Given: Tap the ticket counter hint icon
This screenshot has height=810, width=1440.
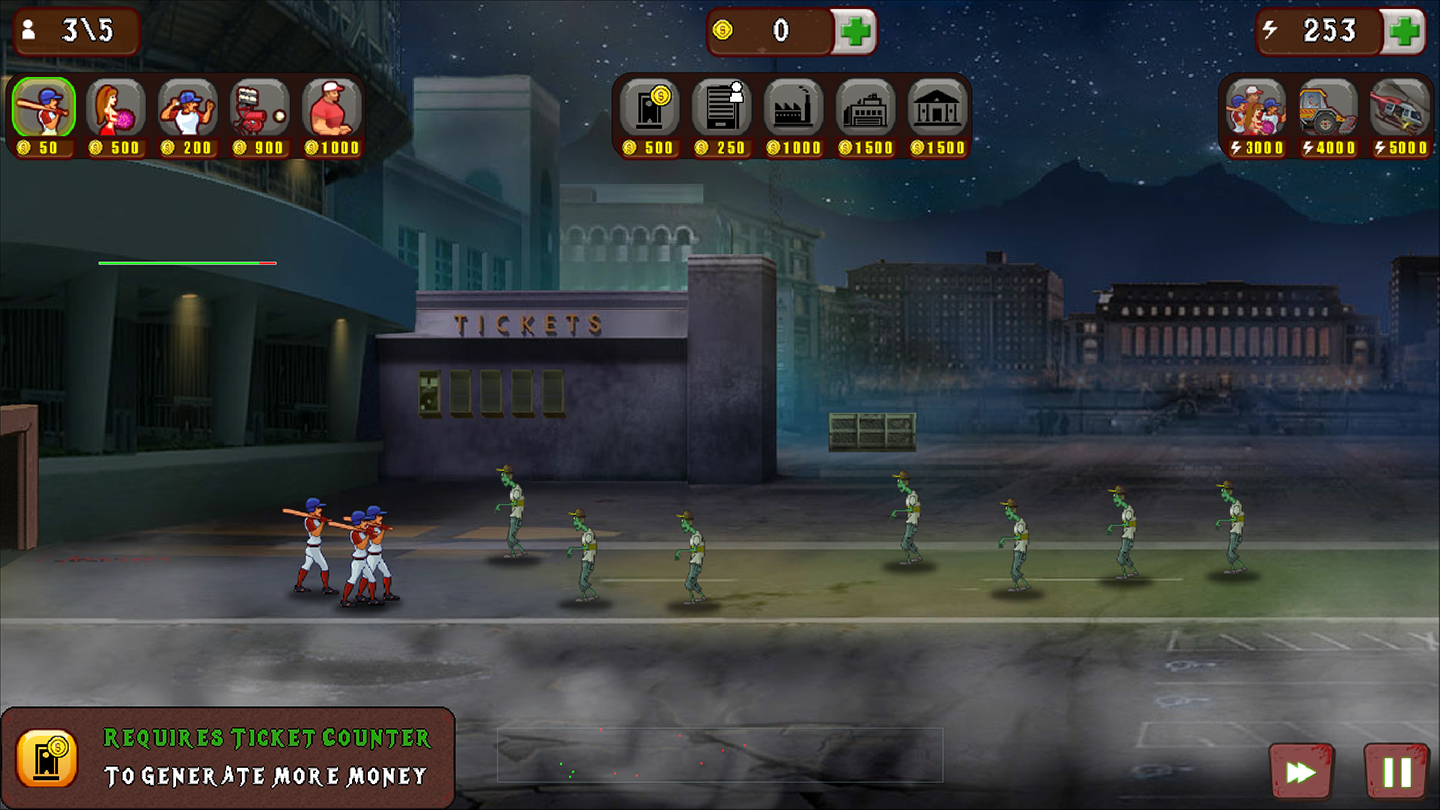Looking at the screenshot, I should [x=47, y=758].
